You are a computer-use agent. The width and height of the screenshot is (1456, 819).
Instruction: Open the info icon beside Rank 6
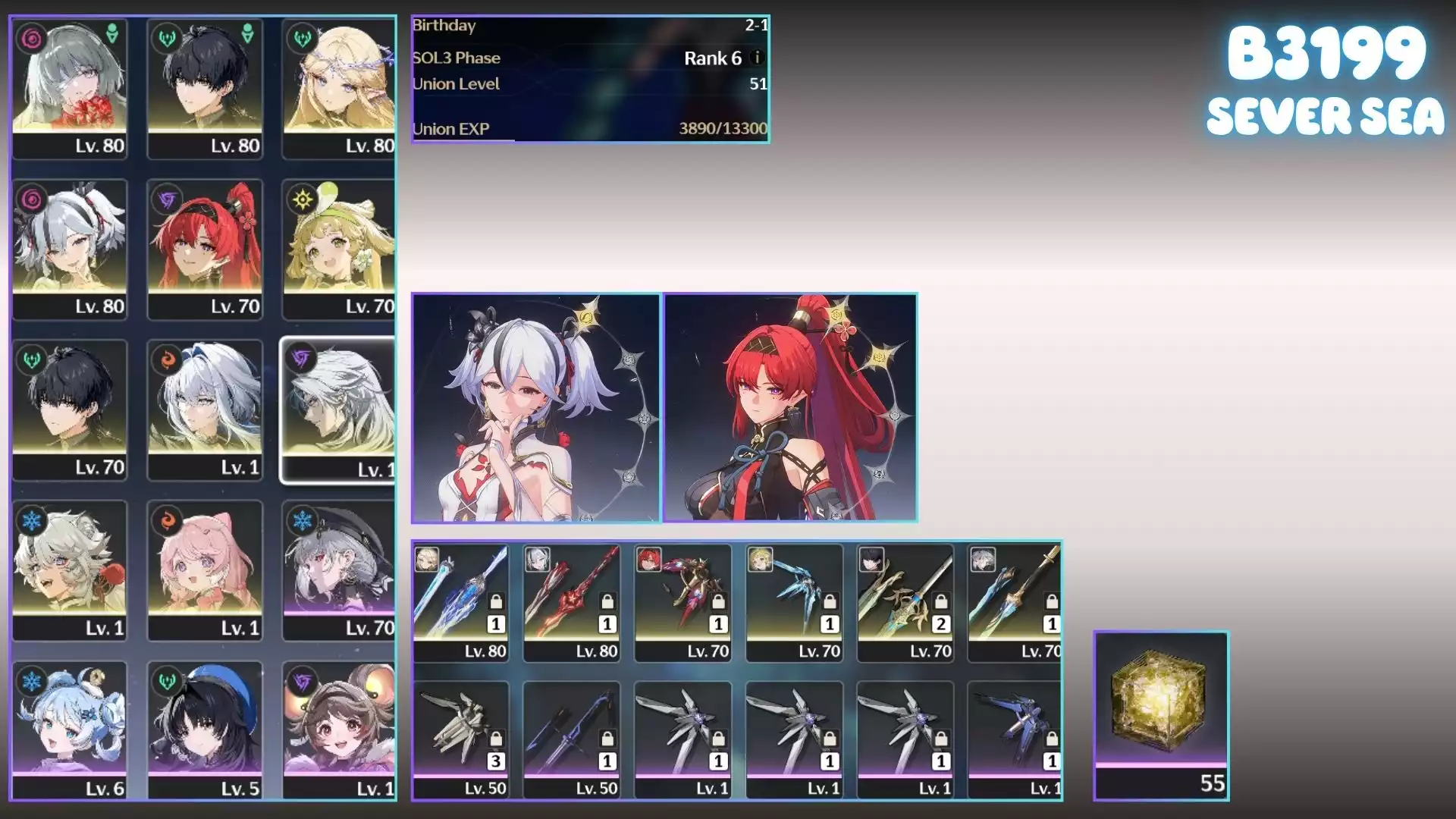756,58
